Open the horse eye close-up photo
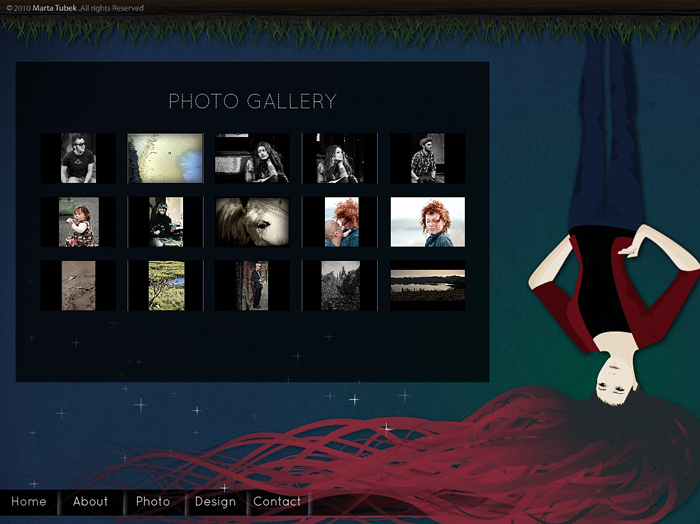700x524 pixels. coord(252,222)
